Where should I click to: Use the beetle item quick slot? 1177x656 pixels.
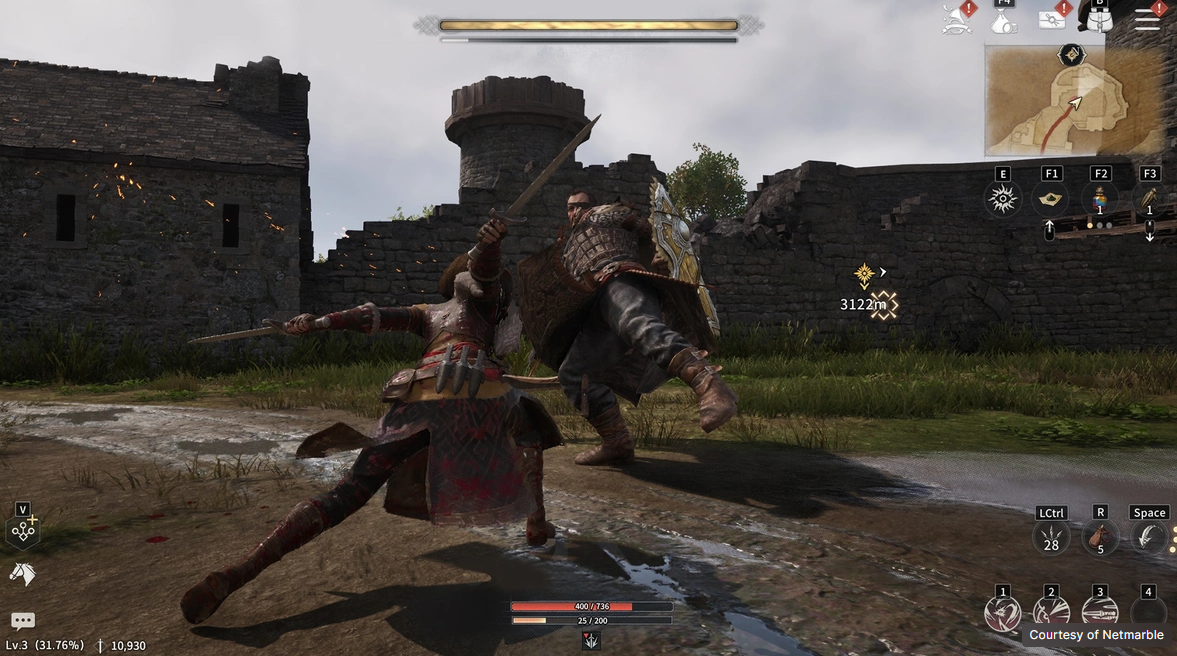(x=1149, y=199)
